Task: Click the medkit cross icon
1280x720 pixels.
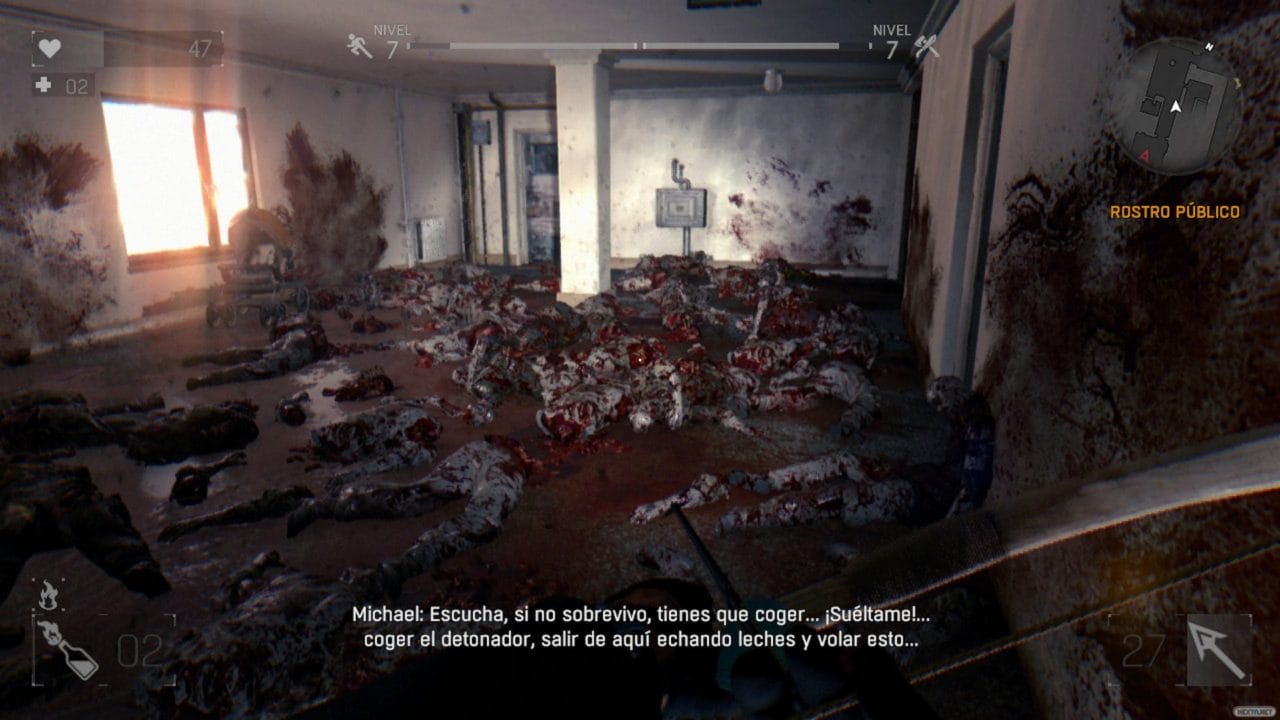Action: [43, 86]
